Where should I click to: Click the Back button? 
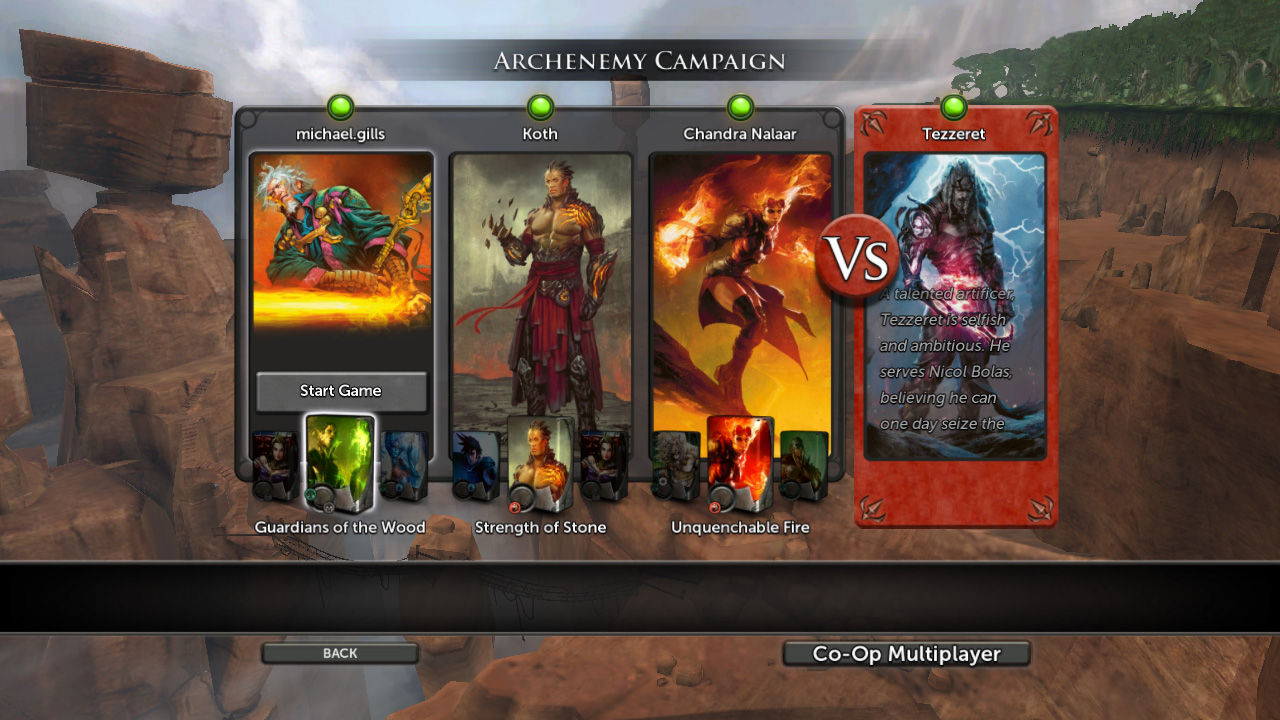click(x=339, y=653)
